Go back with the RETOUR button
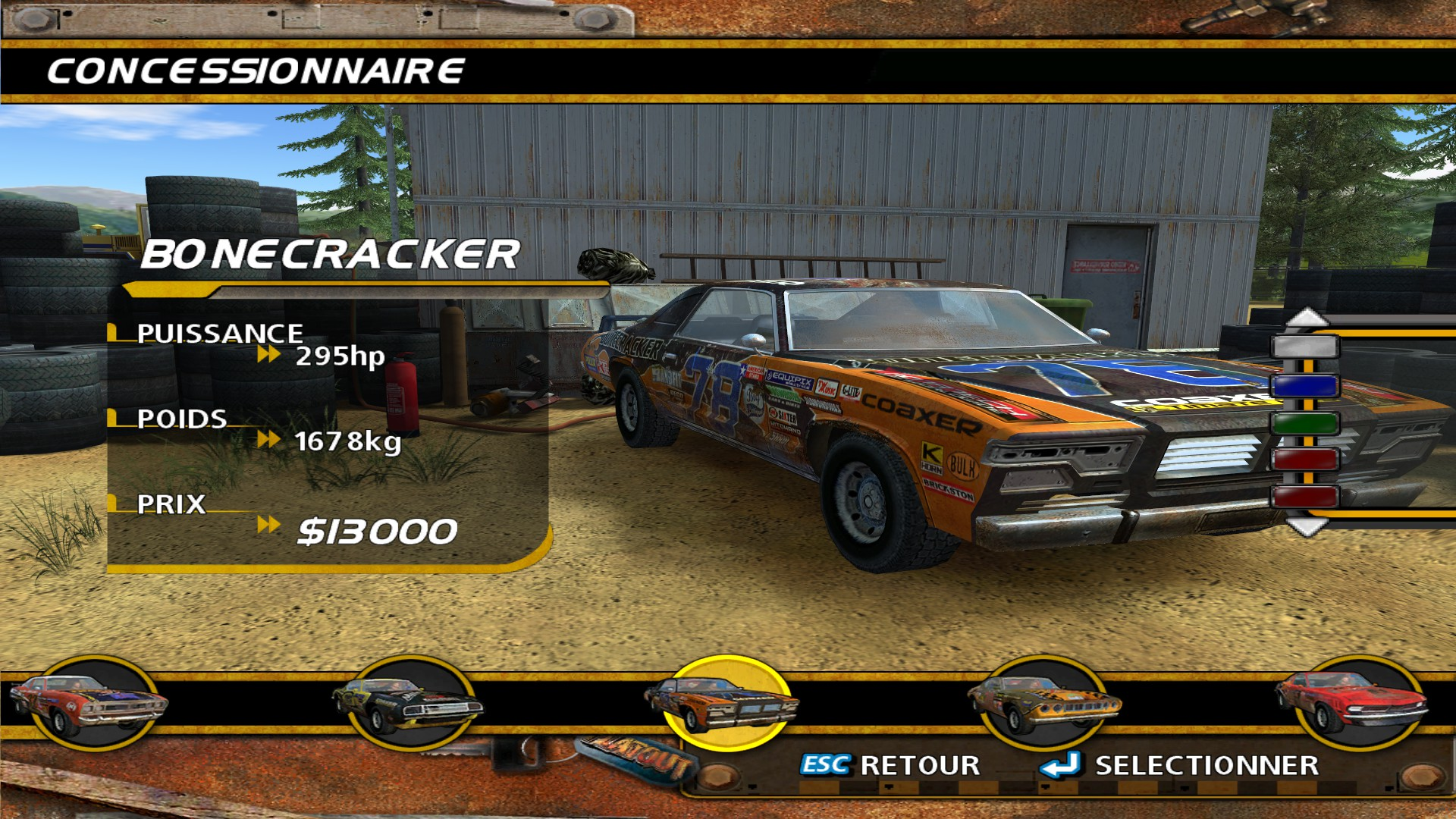This screenshot has width=1456, height=819. (890, 765)
